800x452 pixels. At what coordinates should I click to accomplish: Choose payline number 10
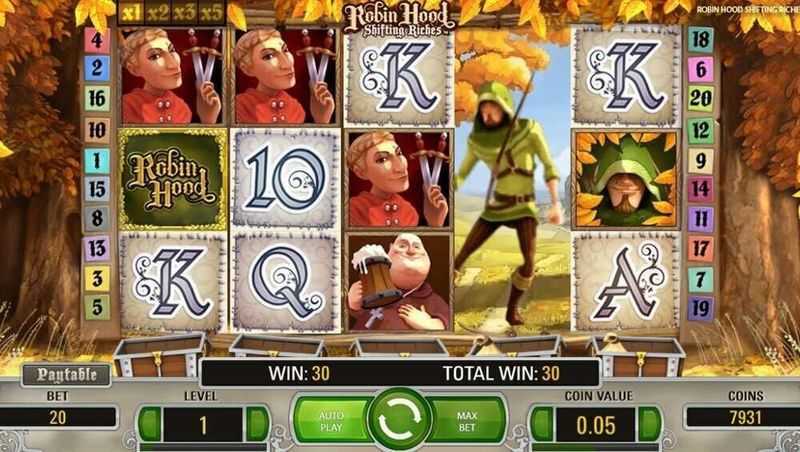(x=97, y=128)
